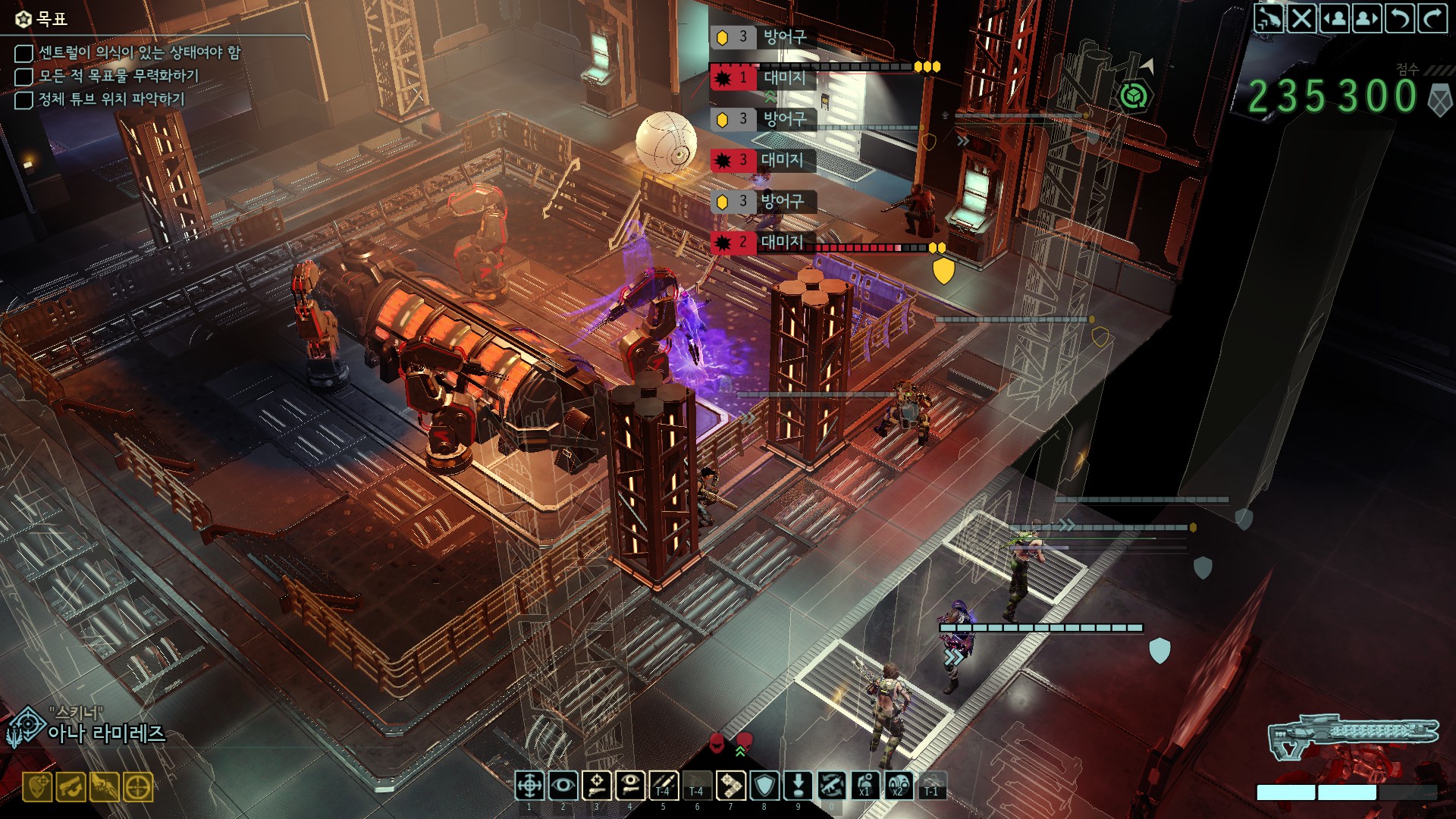The image size is (1456, 819).
Task: Throw the grenade item marked x1
Action: click(865, 786)
